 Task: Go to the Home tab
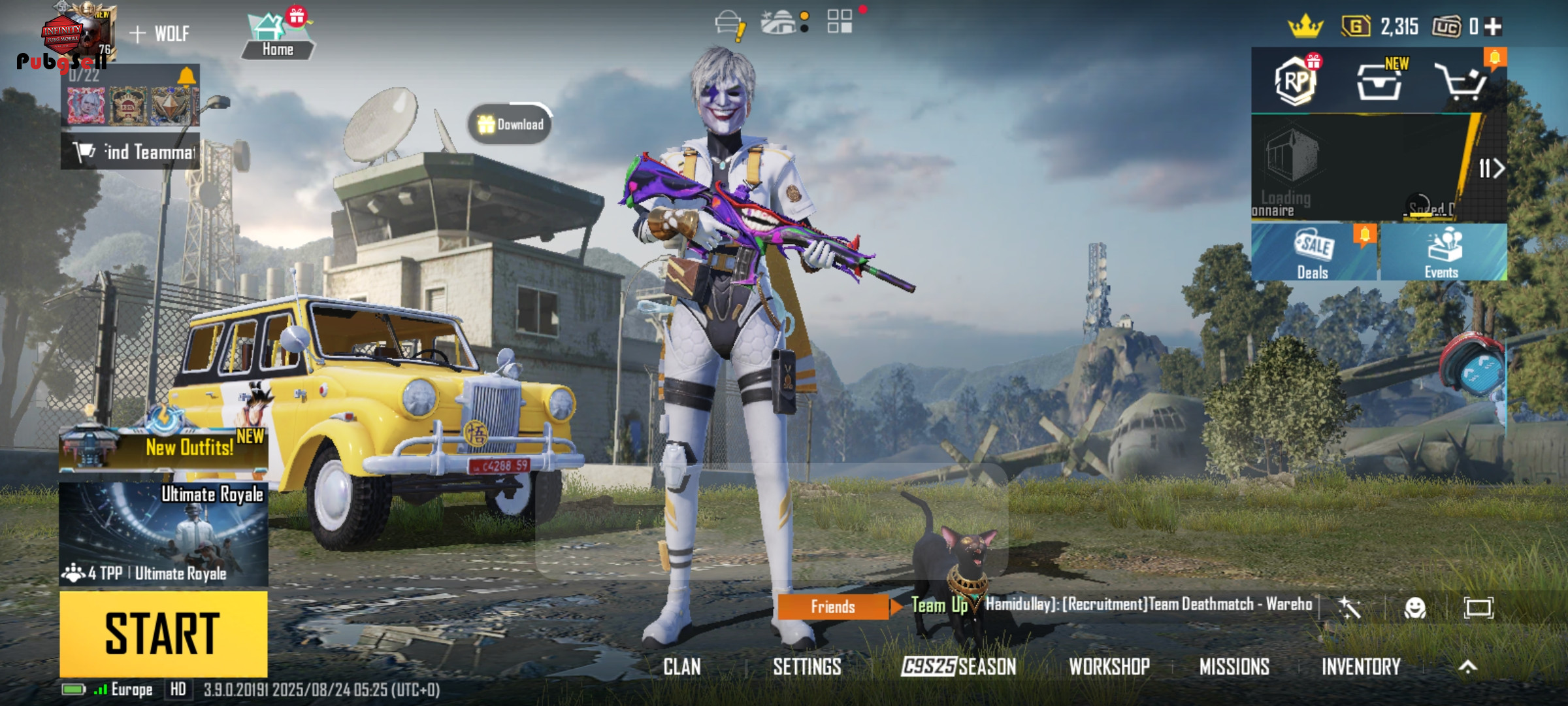point(277,38)
